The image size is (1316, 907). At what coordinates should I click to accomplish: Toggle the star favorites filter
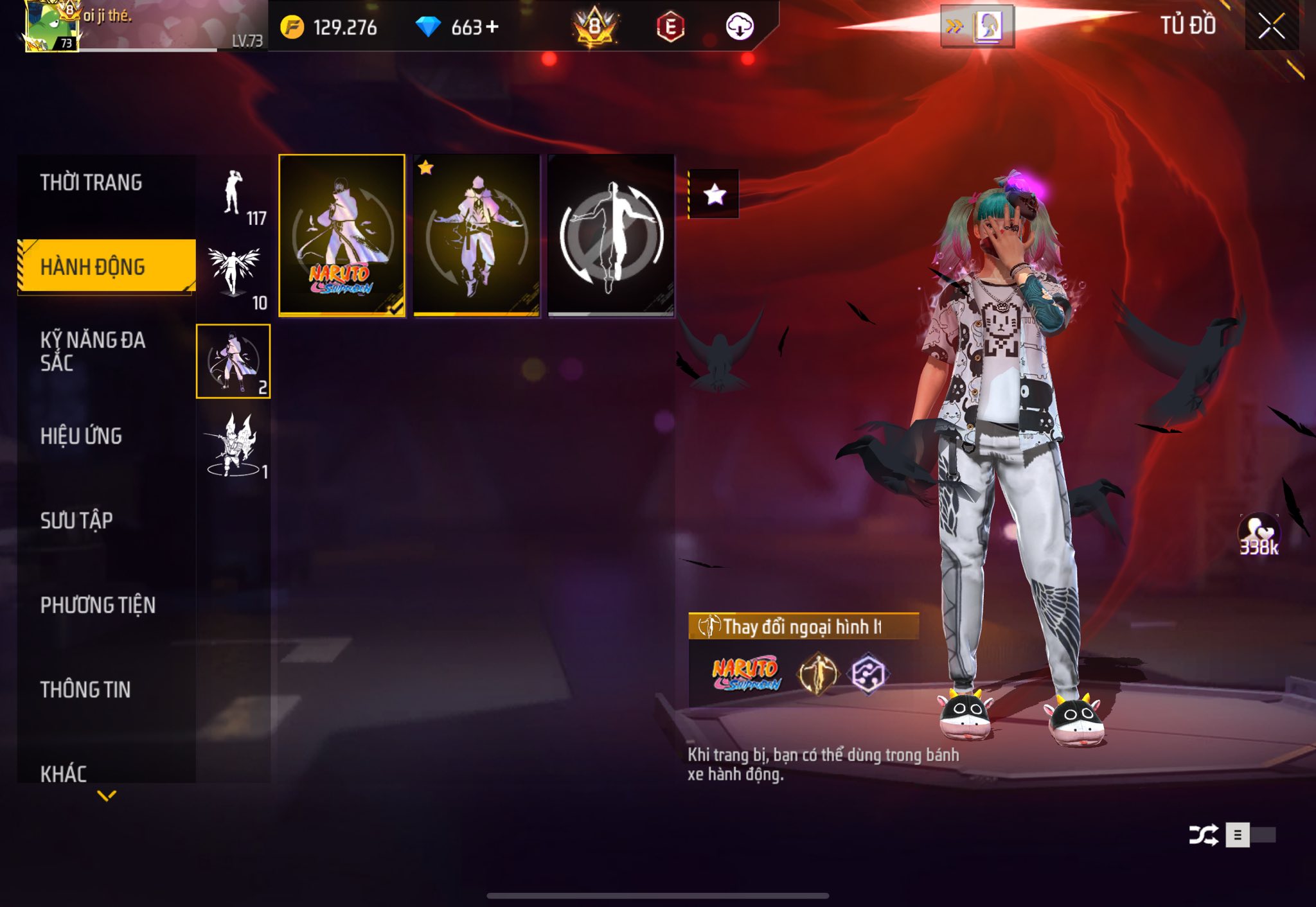(x=715, y=194)
